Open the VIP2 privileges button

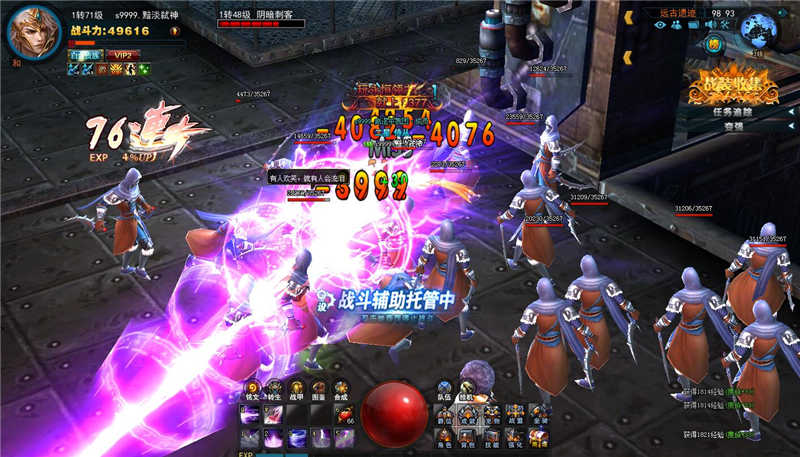[x=124, y=55]
